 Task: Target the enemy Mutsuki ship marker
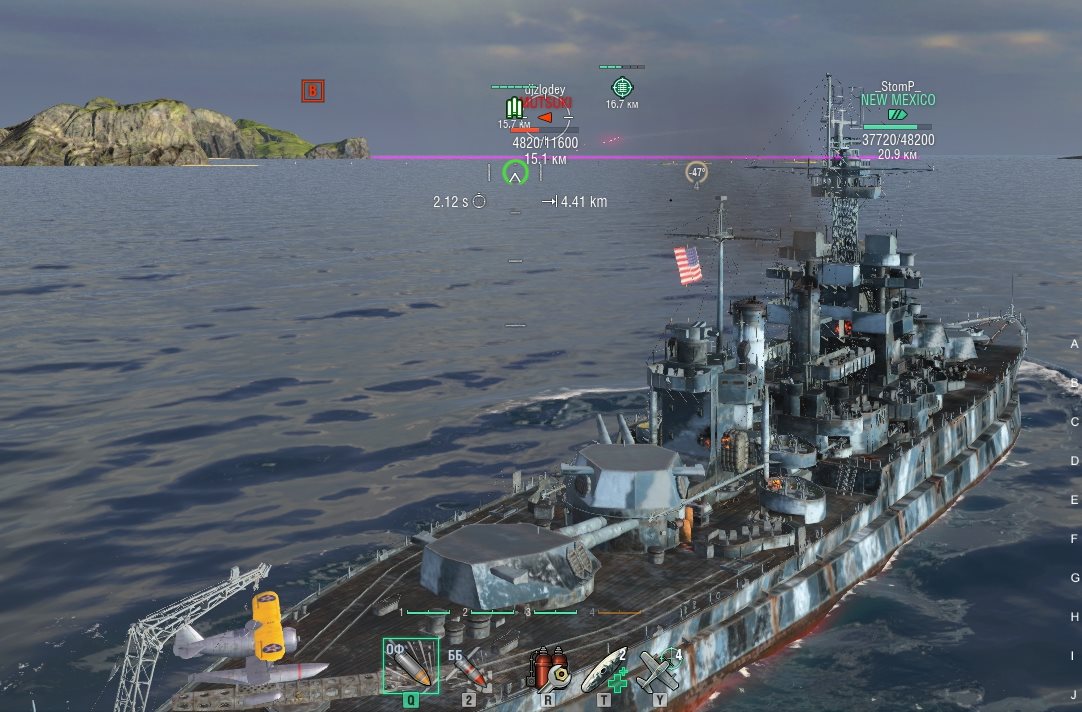point(545,116)
